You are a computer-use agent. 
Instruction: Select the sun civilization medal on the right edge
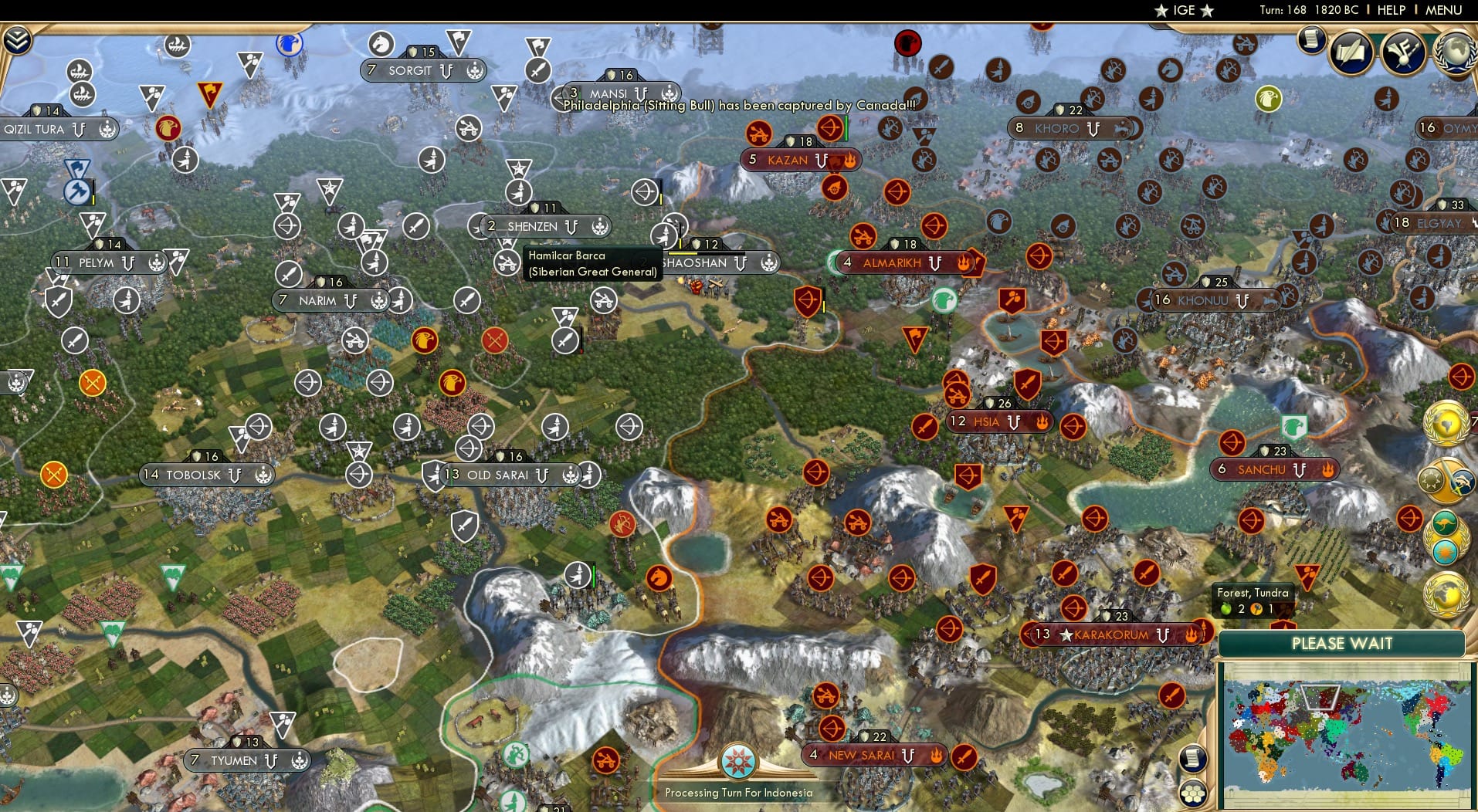click(x=1446, y=551)
